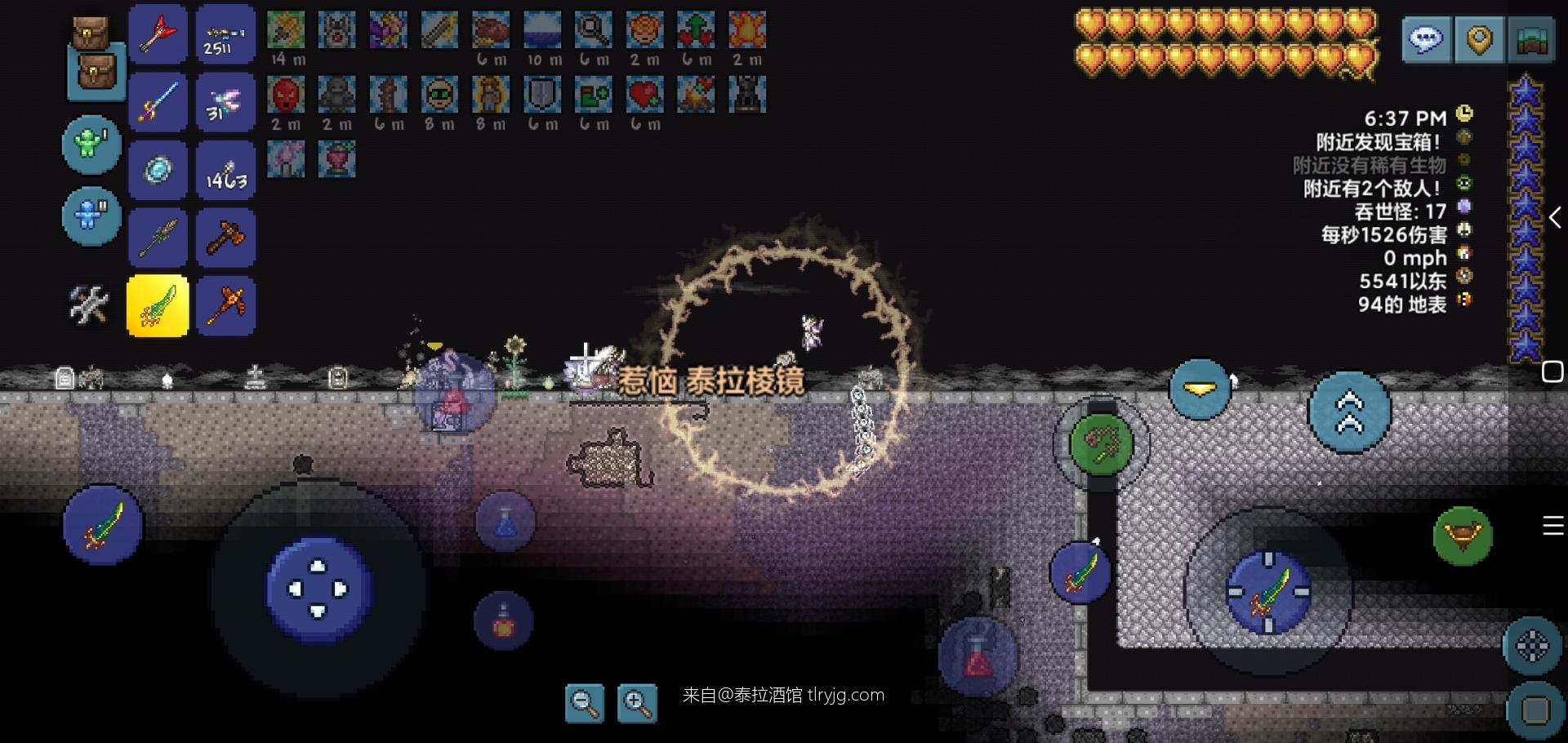Switch to the blue mannequin loadout
Image resolution: width=1568 pixels, height=743 pixels.
point(91,216)
